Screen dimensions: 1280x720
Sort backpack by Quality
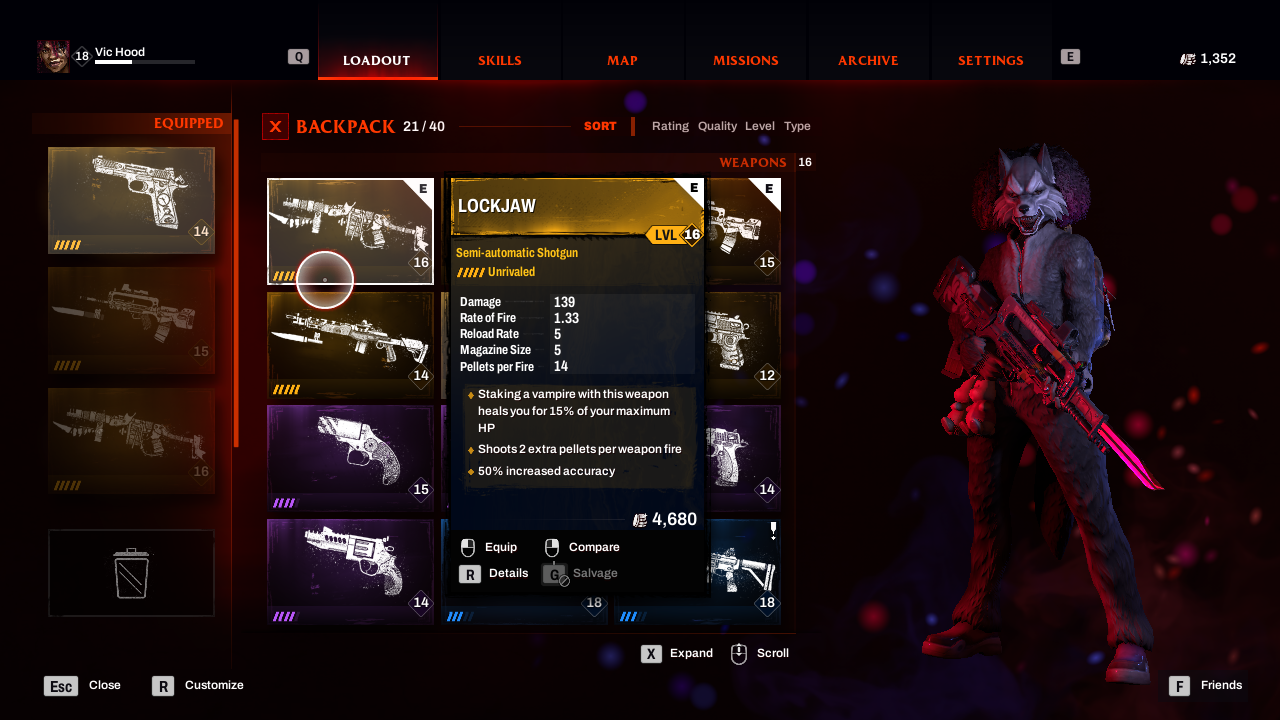(x=717, y=126)
